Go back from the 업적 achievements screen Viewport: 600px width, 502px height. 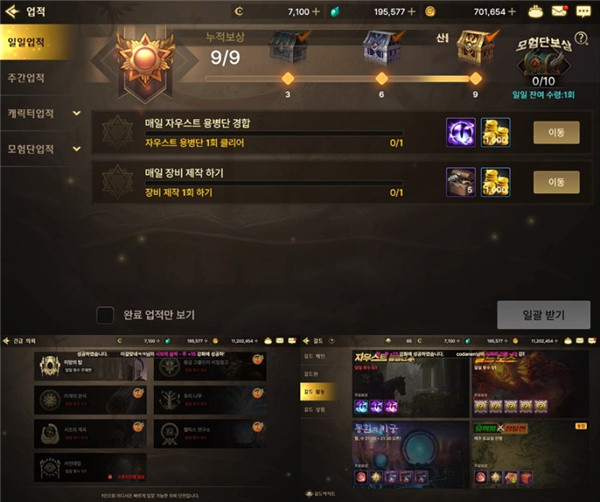tap(12, 11)
